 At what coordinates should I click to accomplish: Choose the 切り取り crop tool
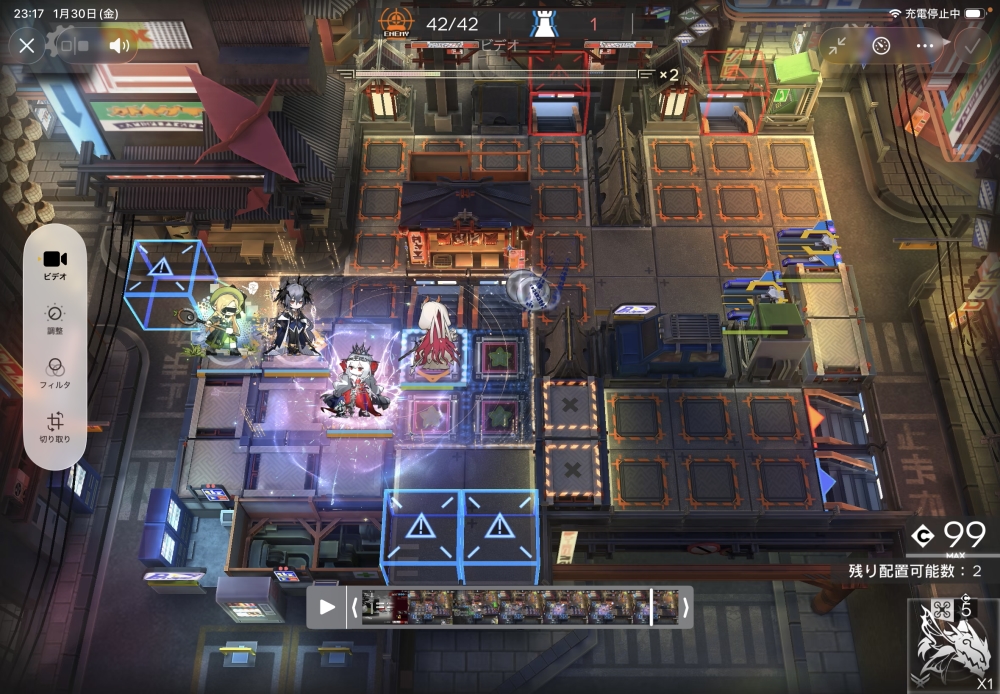(55, 427)
